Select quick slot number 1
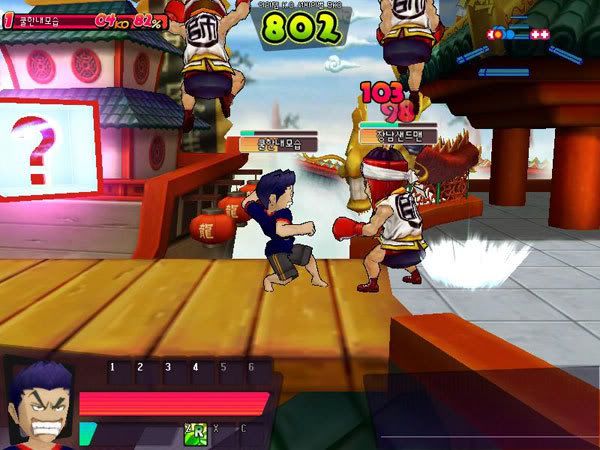This screenshot has width=600, height=450. (112, 368)
